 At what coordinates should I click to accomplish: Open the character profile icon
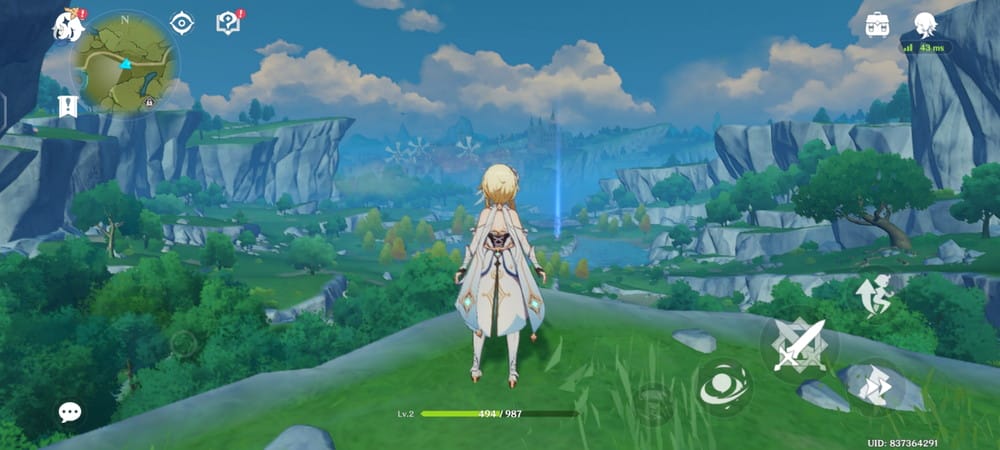[927, 24]
